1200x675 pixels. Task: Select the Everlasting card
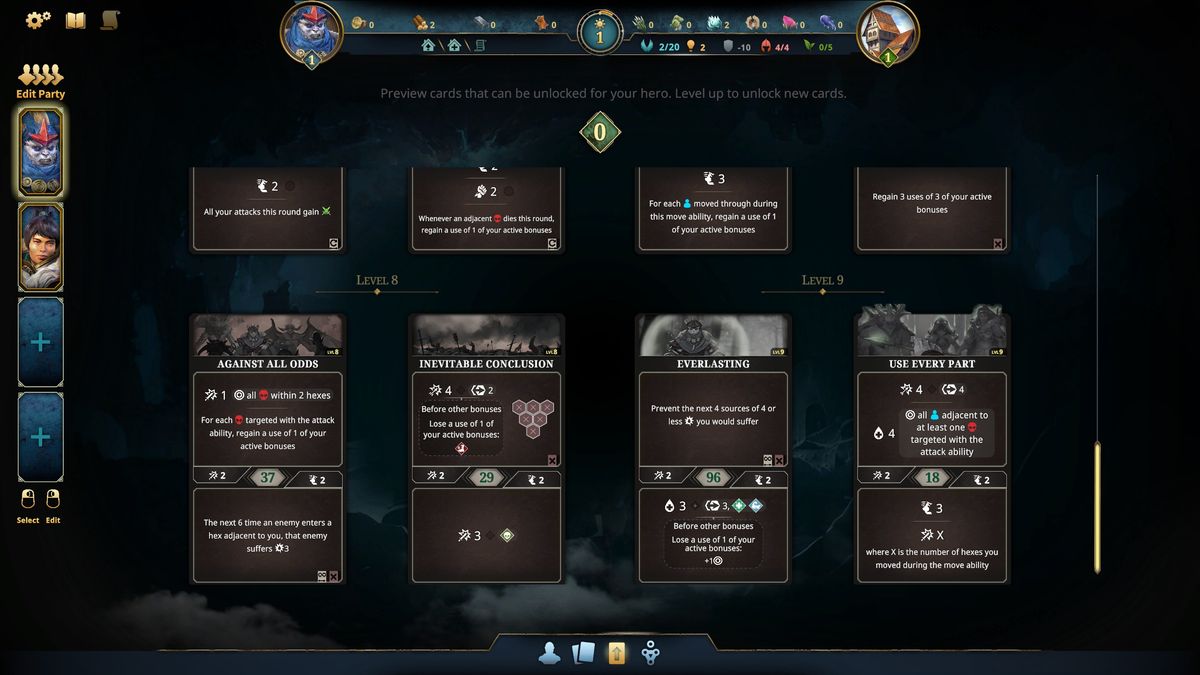[x=713, y=448]
